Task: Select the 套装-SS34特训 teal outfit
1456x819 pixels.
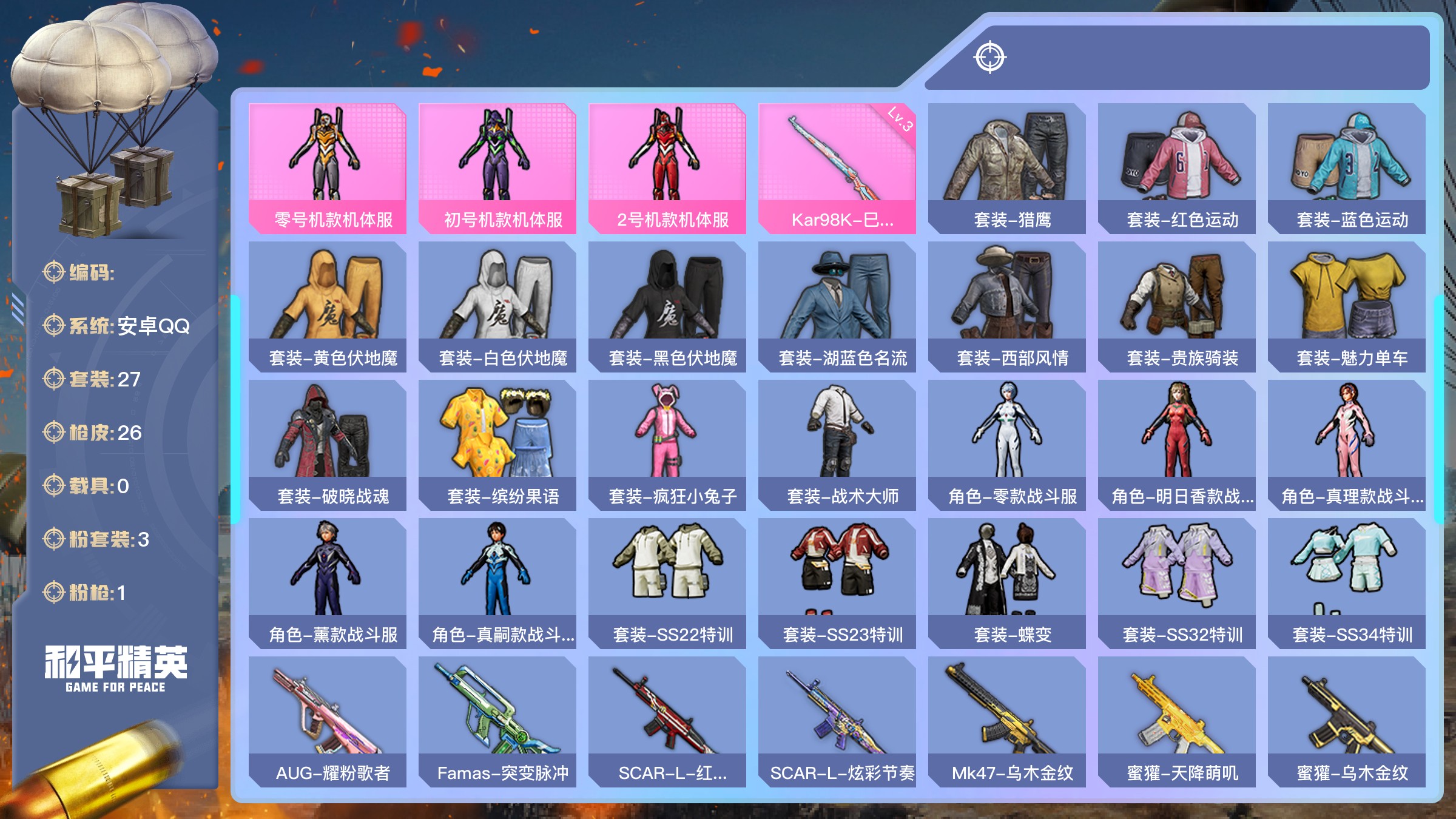Action: point(1347,583)
